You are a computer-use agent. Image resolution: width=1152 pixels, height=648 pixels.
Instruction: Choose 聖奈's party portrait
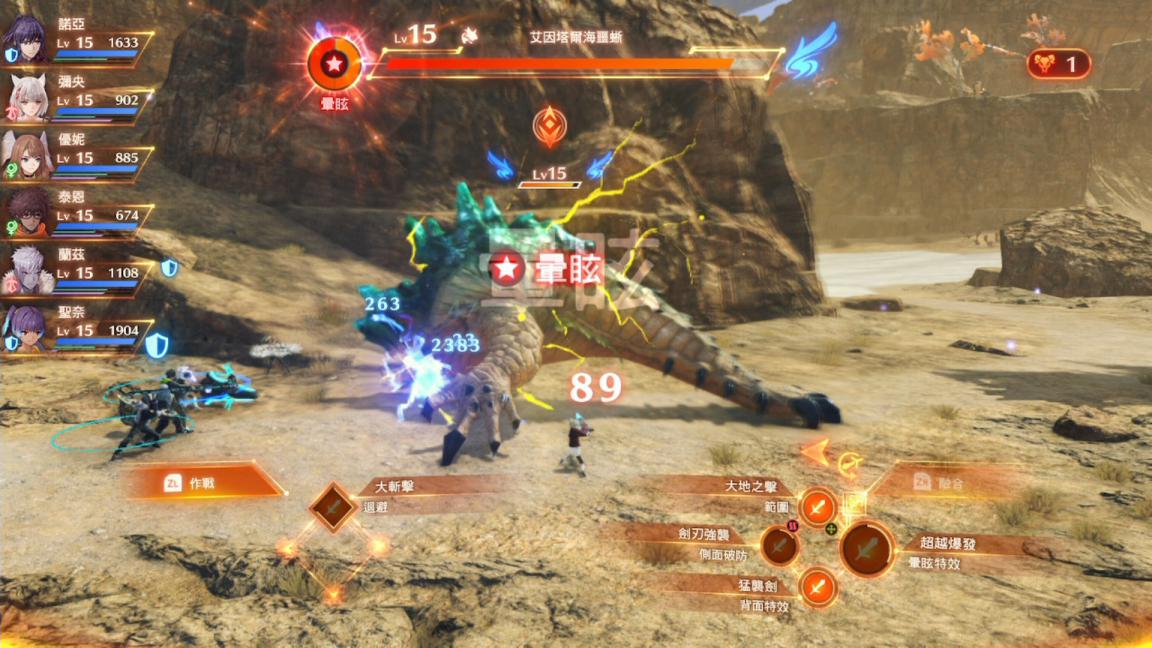point(26,329)
